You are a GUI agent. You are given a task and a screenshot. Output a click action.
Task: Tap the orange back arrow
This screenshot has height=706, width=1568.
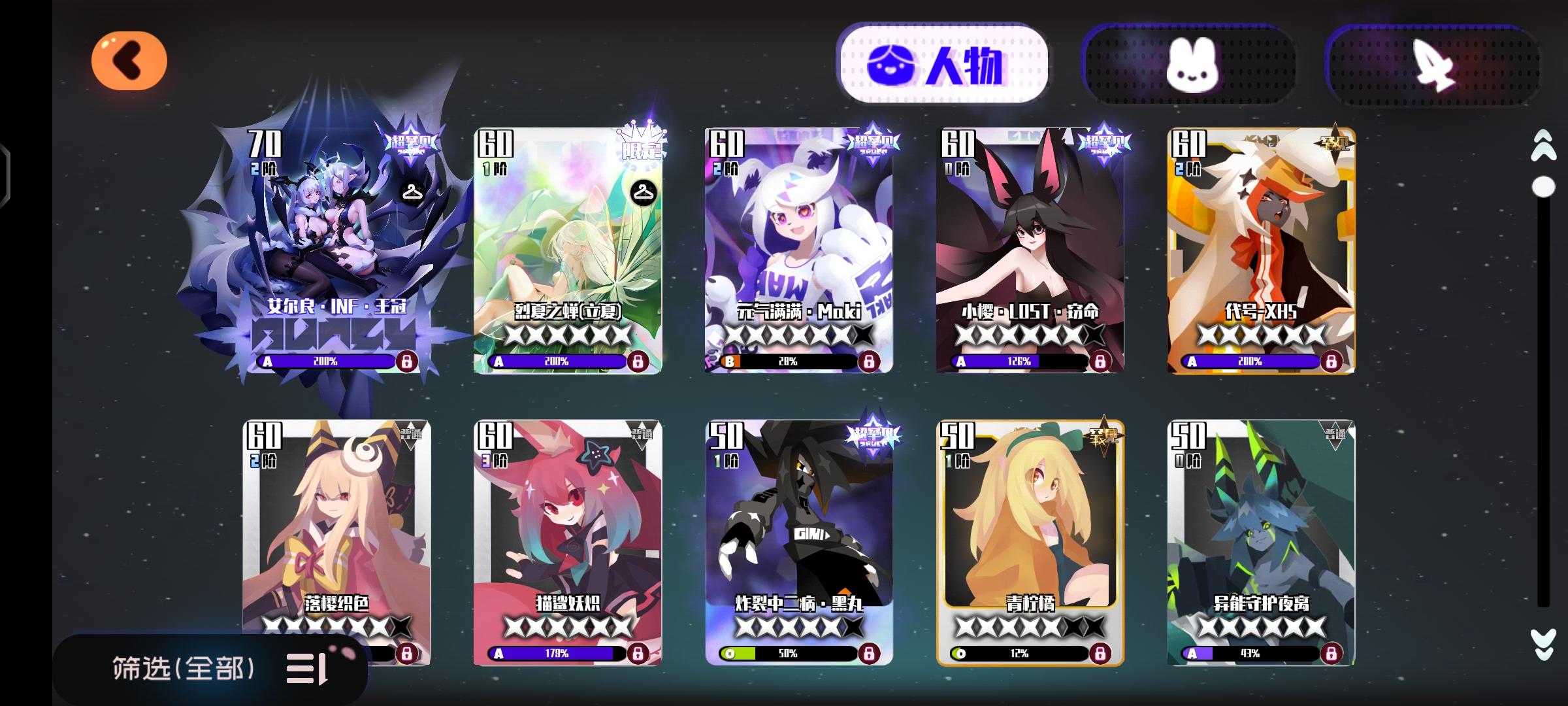[129, 60]
